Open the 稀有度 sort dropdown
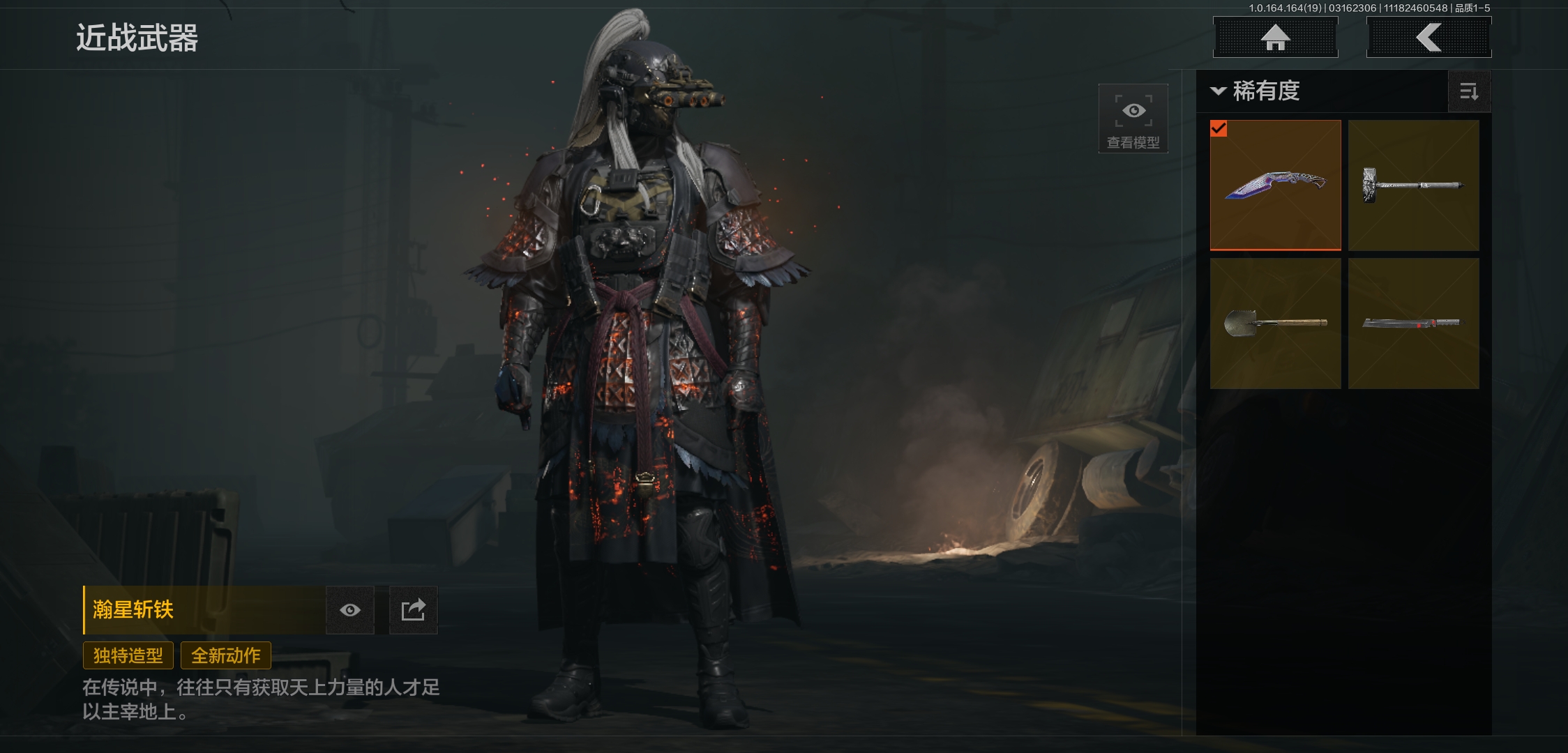 1256,91
